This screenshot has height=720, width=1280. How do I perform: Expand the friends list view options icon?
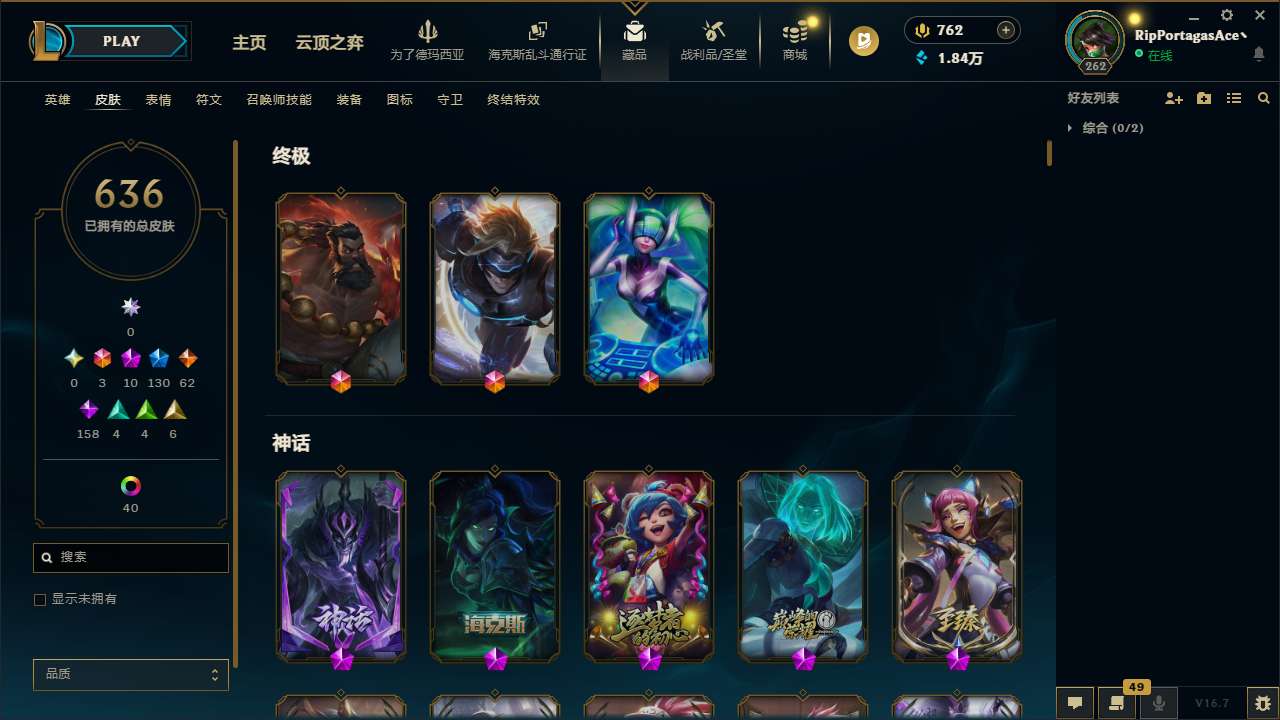coord(1234,98)
